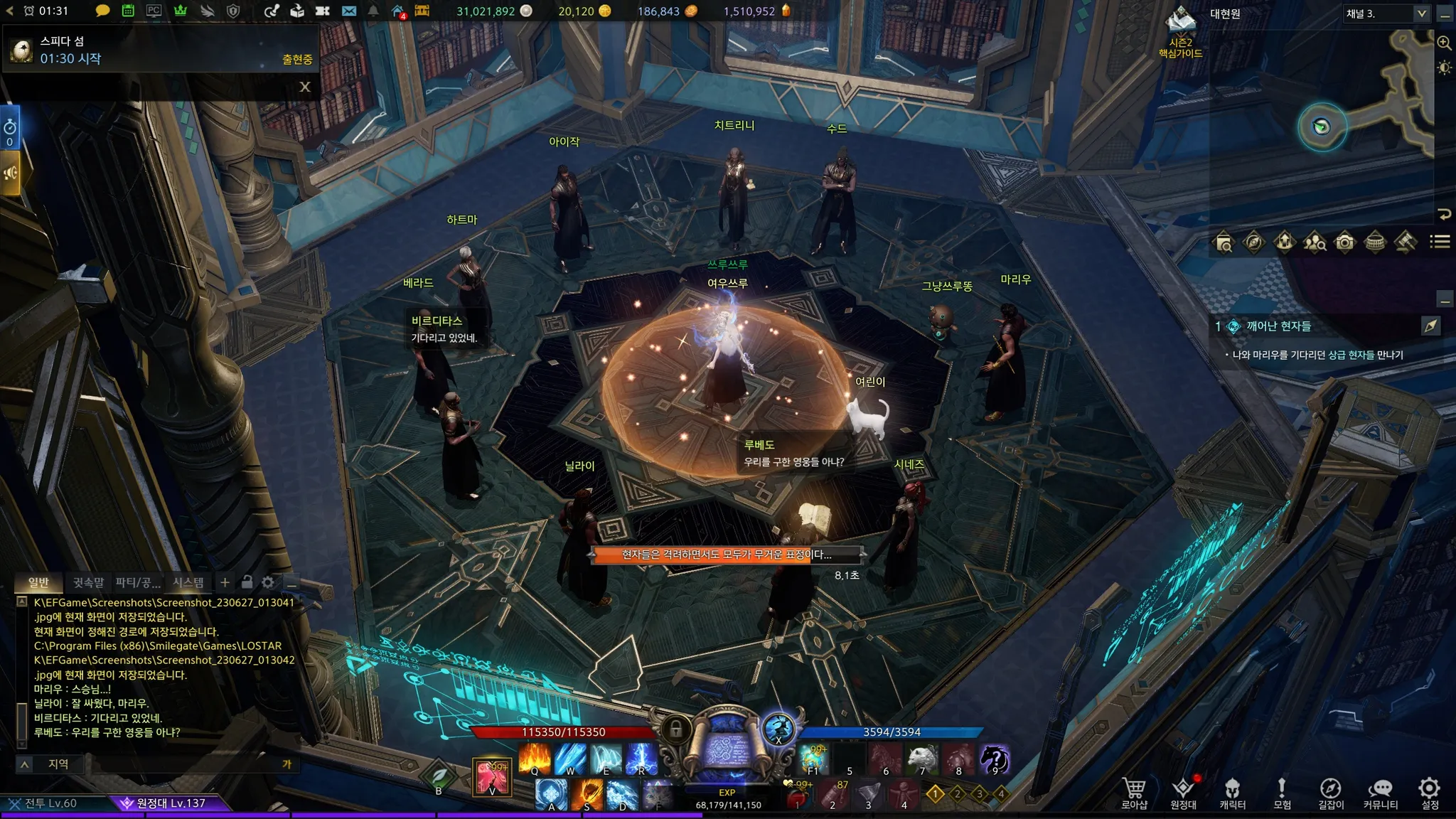Open the 원정대 roster menu

[1183, 792]
